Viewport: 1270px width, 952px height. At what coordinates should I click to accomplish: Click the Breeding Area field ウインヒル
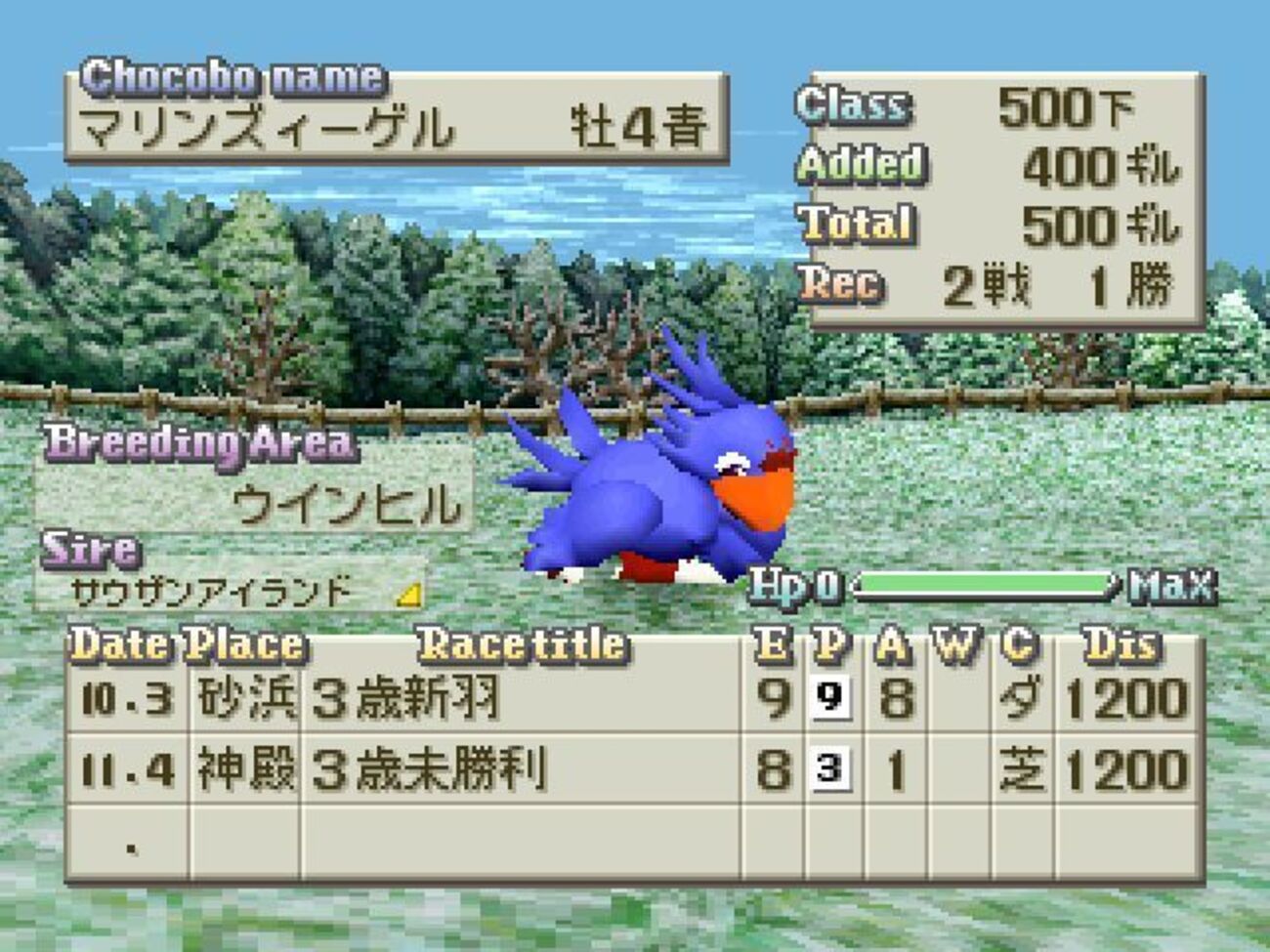345,505
